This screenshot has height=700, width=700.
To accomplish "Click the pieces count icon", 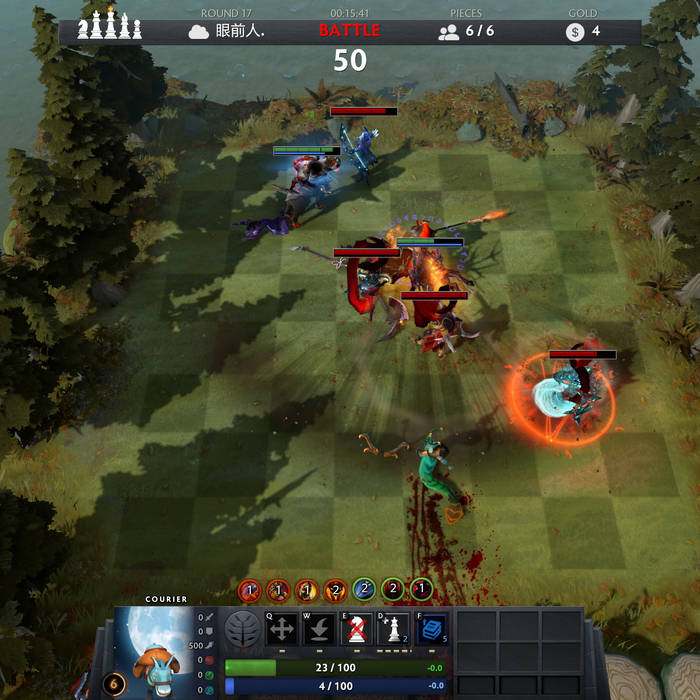I will pos(448,32).
